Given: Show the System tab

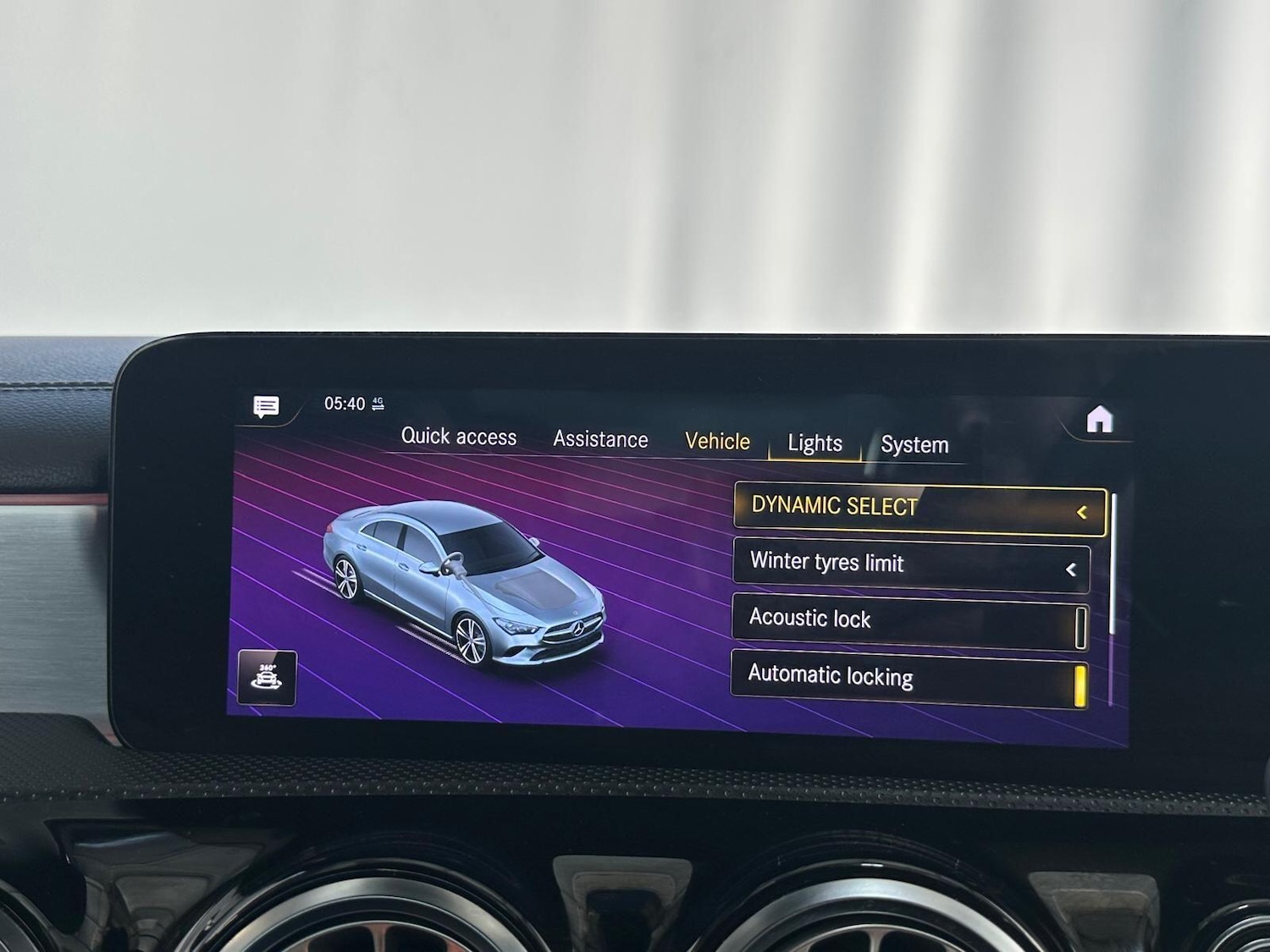Looking at the screenshot, I should tap(914, 445).
